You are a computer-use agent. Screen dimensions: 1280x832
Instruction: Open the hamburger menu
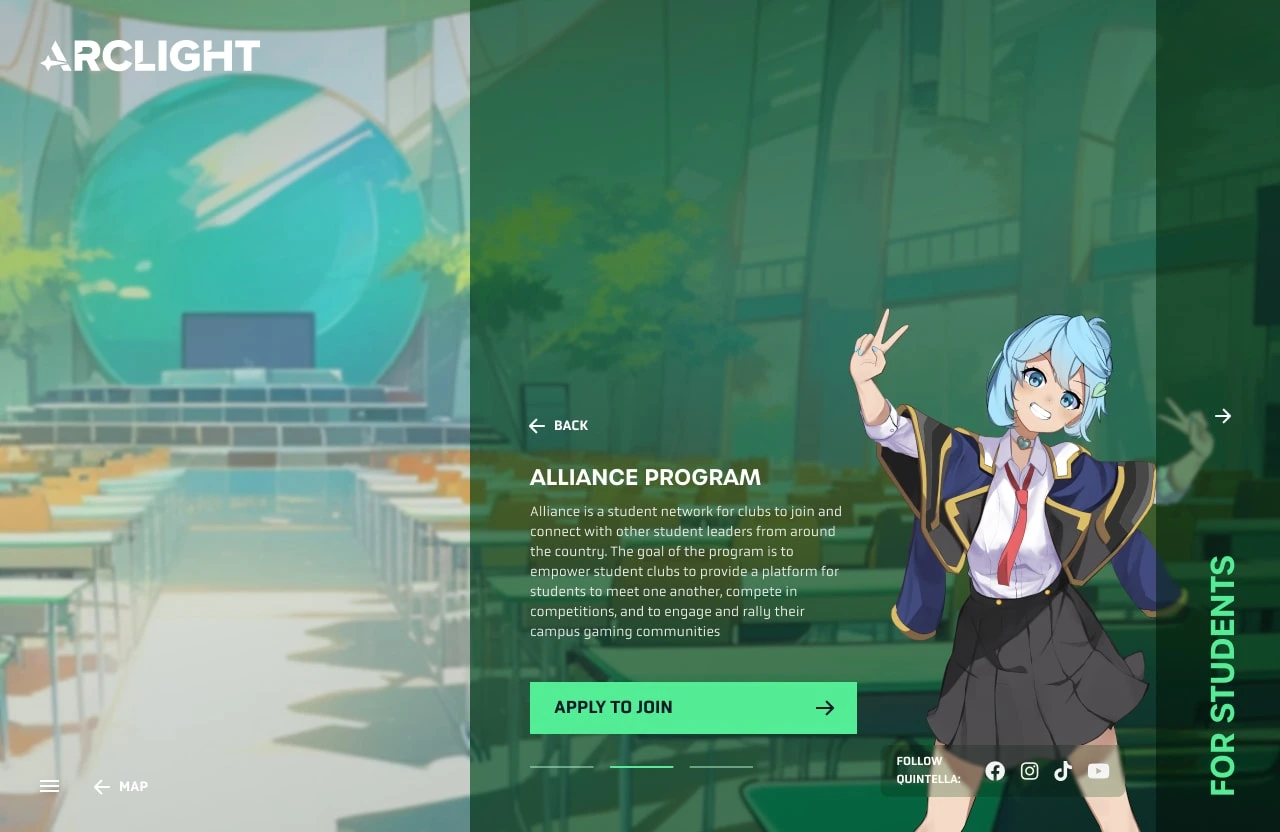pos(50,787)
